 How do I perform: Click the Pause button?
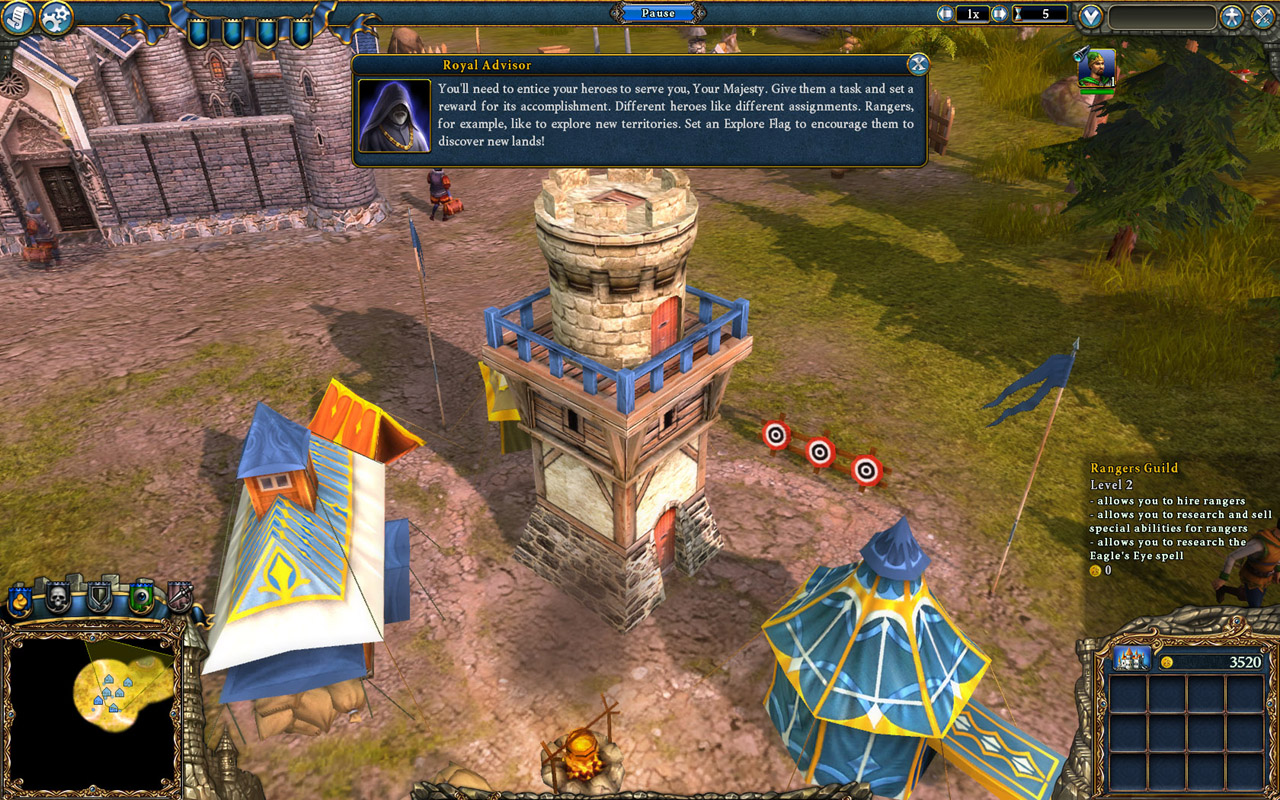click(x=657, y=13)
